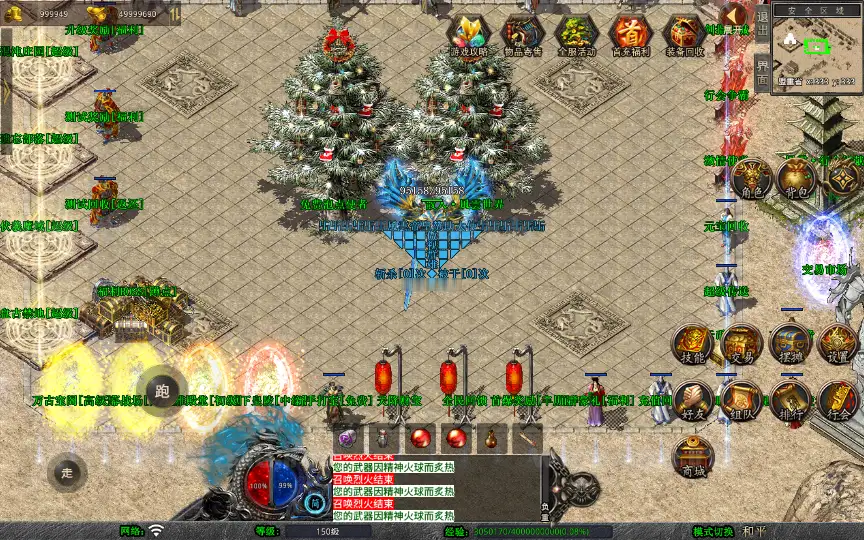Open the 组队 team menu

coord(741,401)
